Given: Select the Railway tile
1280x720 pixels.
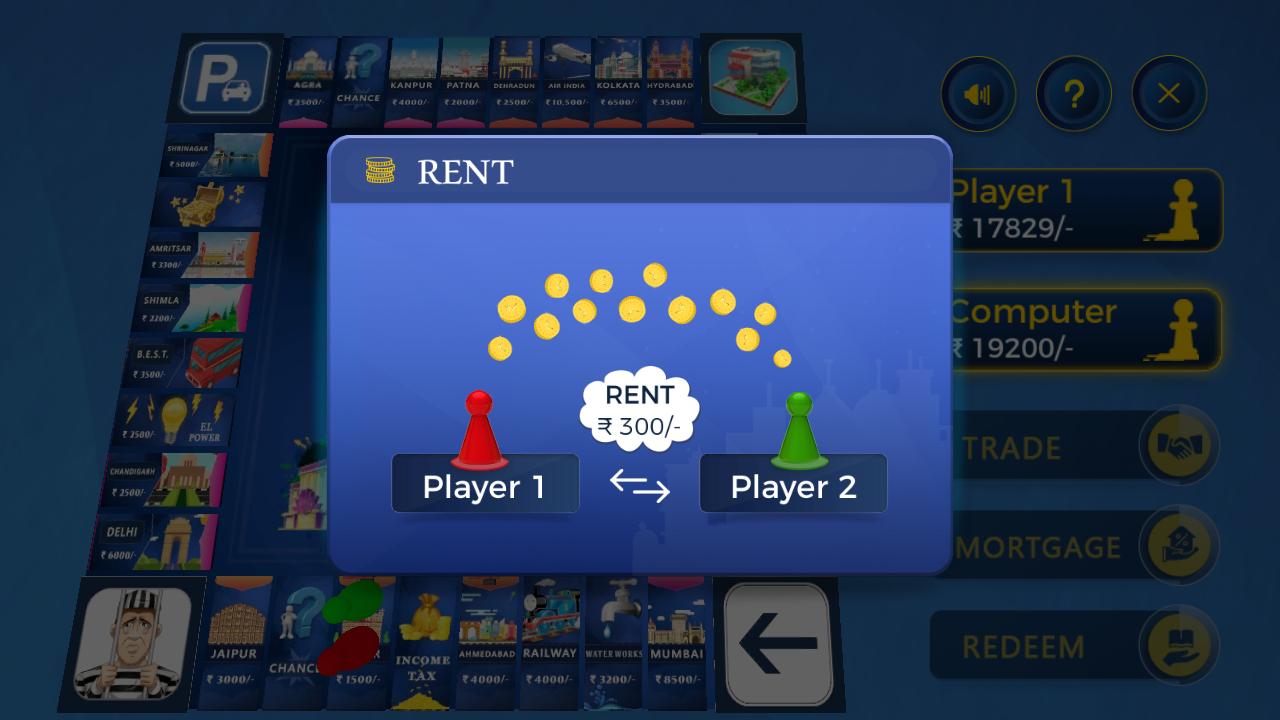Looking at the screenshot, I should pyautogui.click(x=549, y=640).
